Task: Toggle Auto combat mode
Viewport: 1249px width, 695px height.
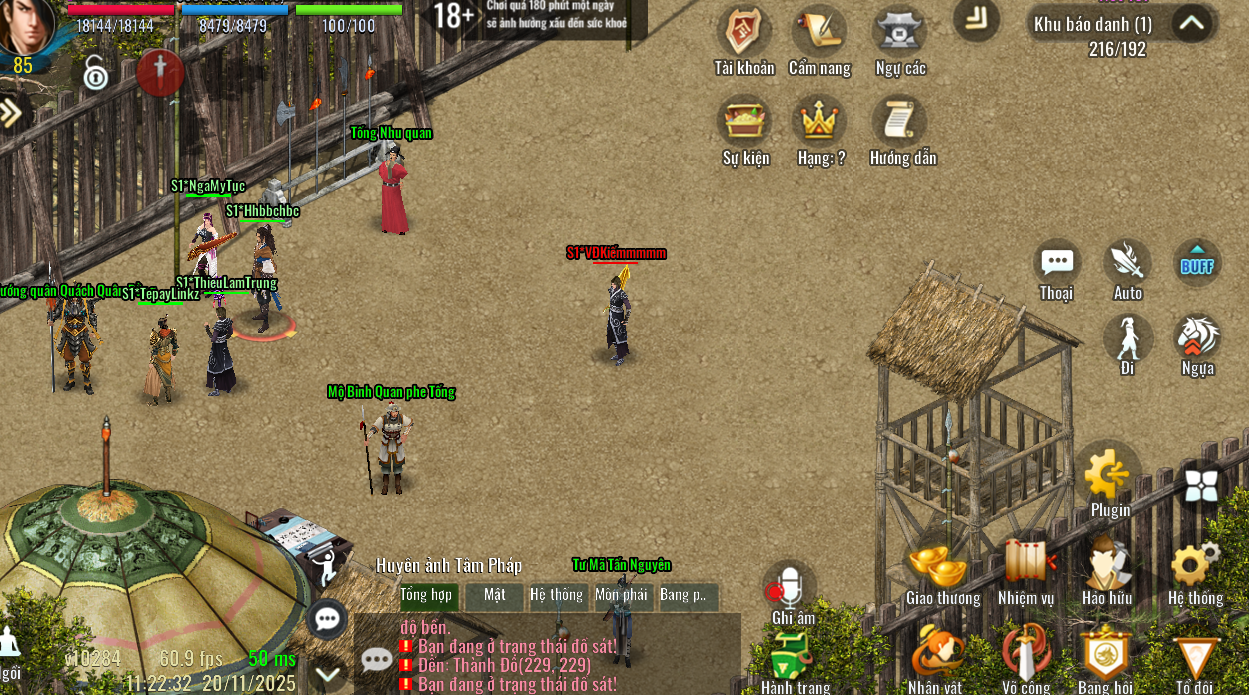Action: [x=1127, y=263]
